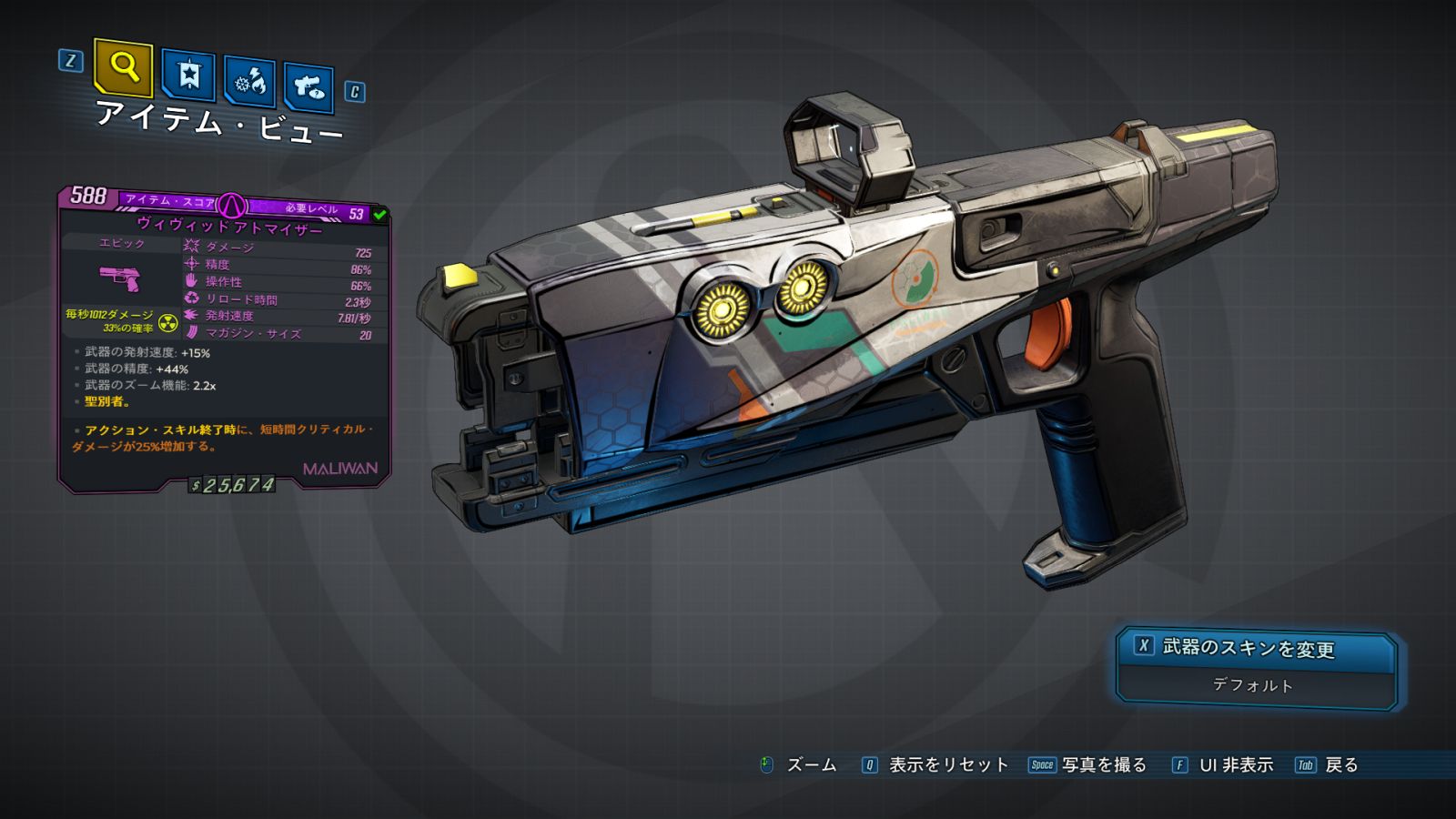Select the magnifier Item View tab
1456x819 pixels.
pyautogui.click(x=123, y=67)
